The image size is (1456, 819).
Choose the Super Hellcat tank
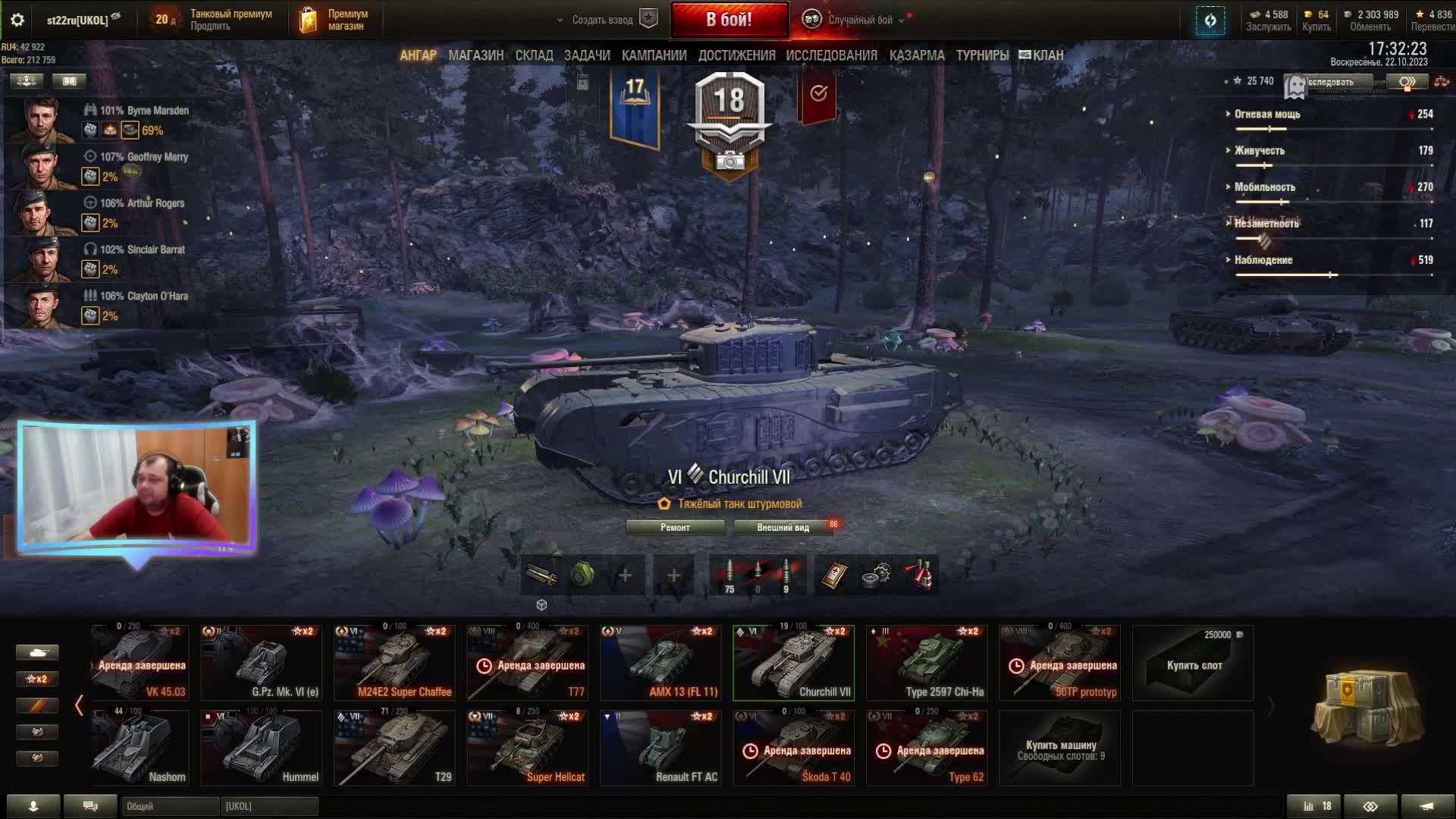click(x=528, y=748)
